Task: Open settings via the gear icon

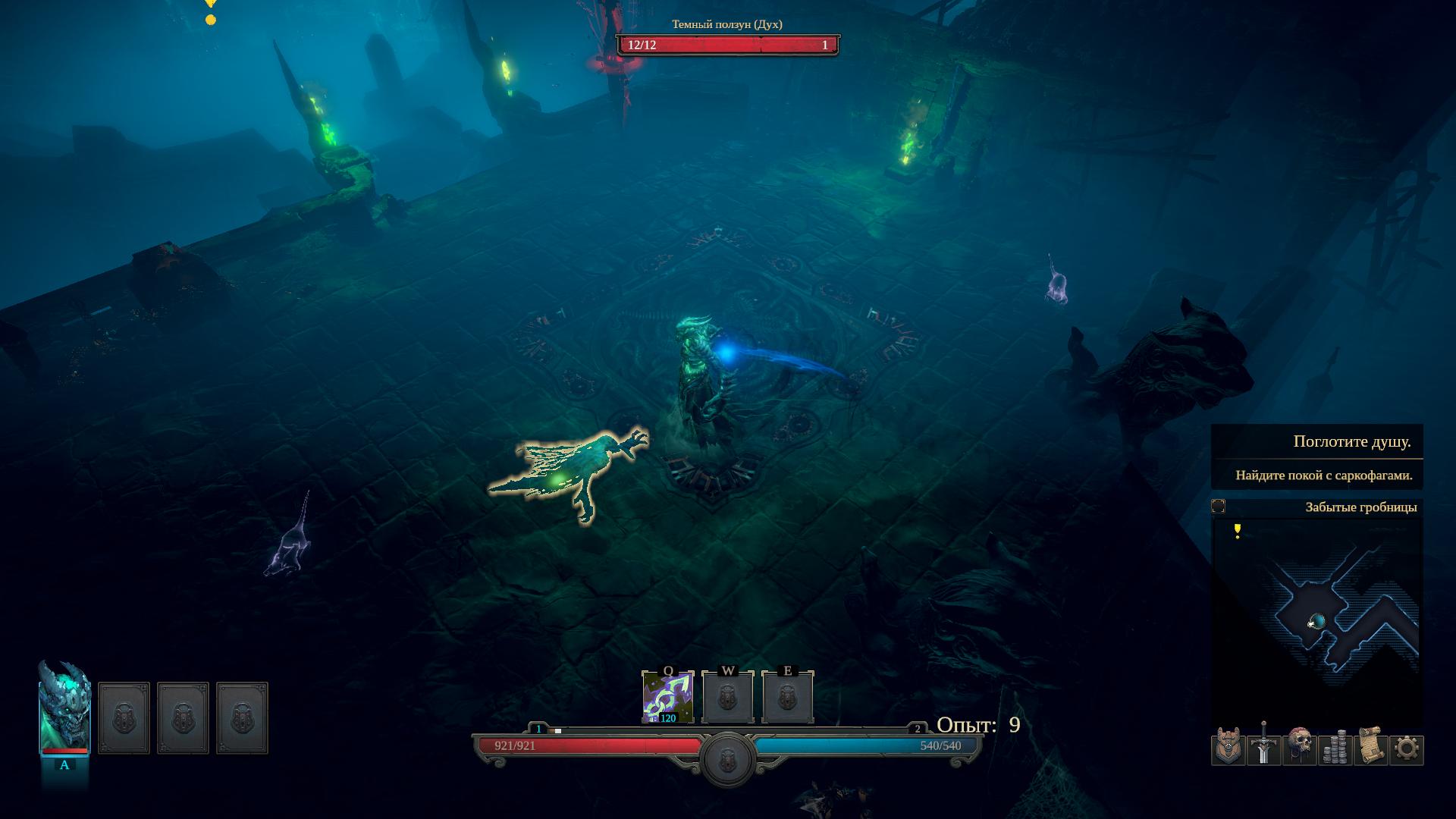Action: (1407, 749)
